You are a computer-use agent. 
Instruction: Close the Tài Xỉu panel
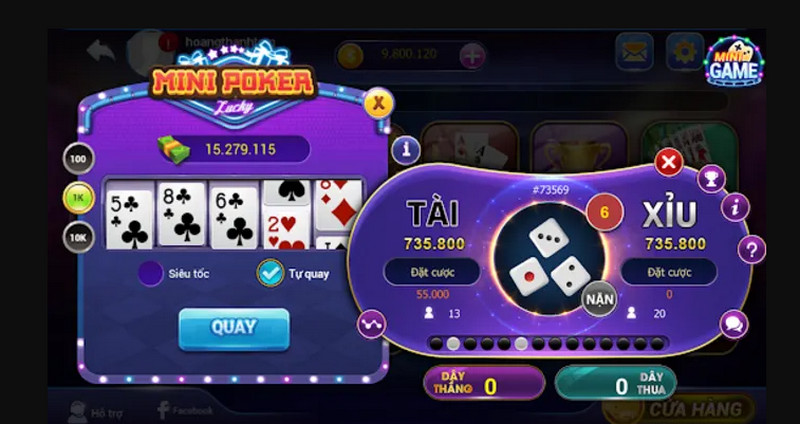669,162
